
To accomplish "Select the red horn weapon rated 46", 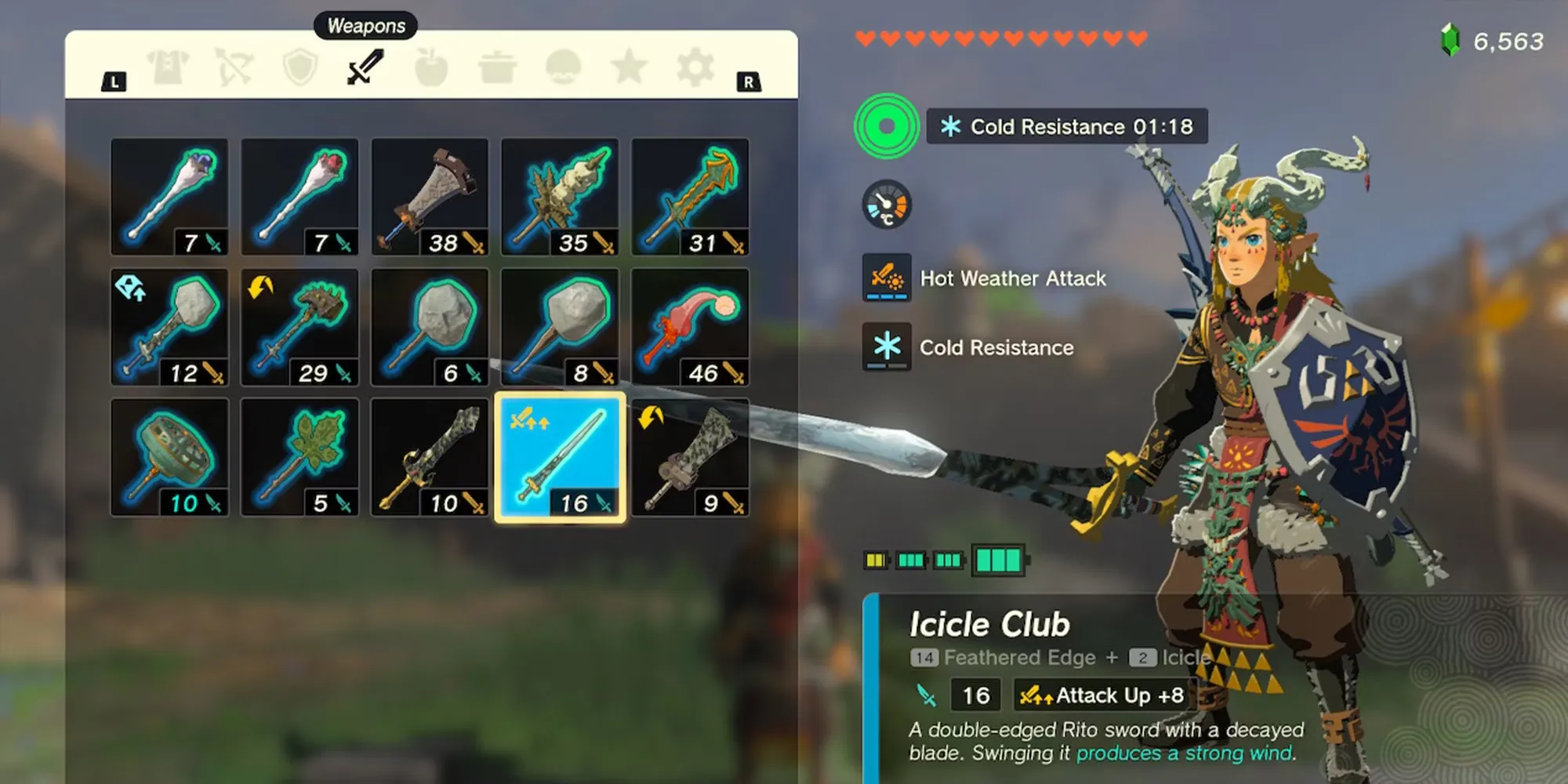I will (690, 327).
